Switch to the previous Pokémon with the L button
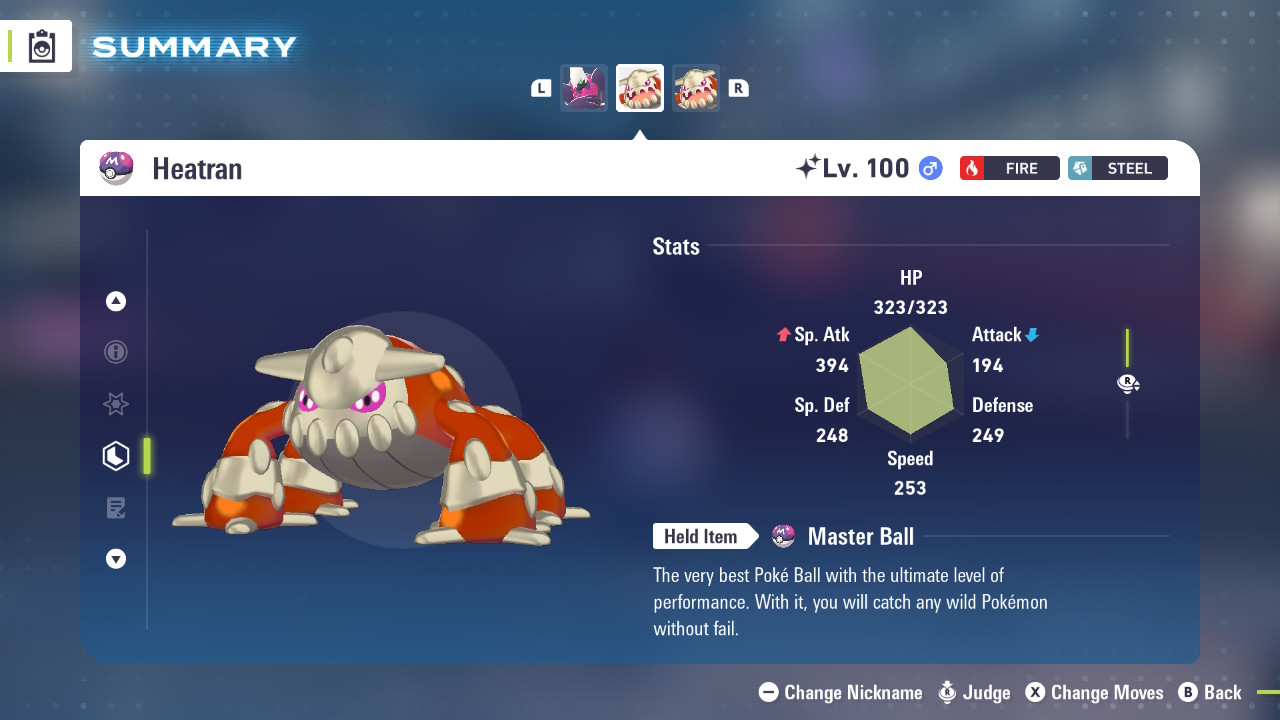Viewport: 1280px width, 720px height. coord(540,87)
